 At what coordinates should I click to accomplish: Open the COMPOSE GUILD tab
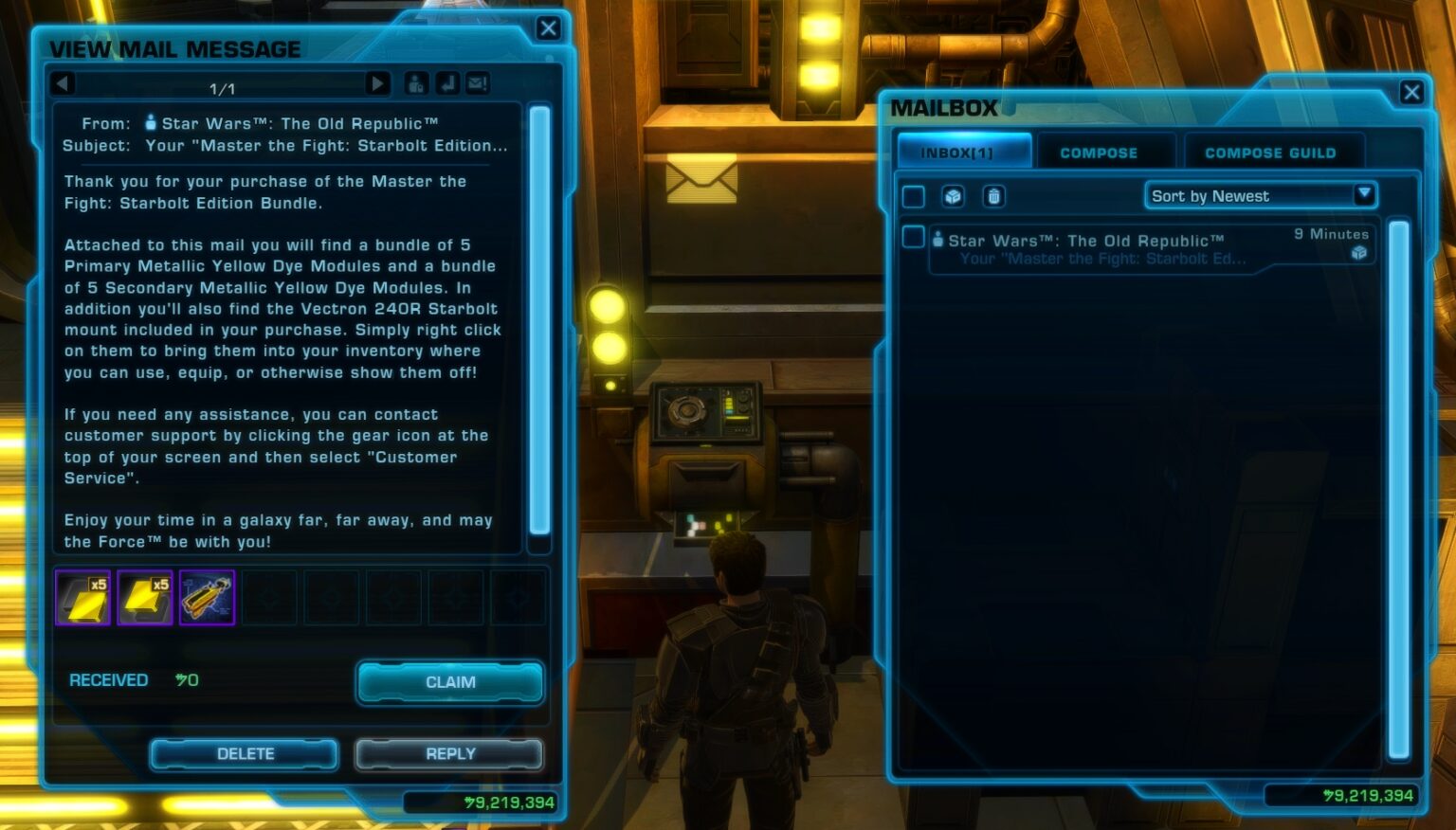1272,152
